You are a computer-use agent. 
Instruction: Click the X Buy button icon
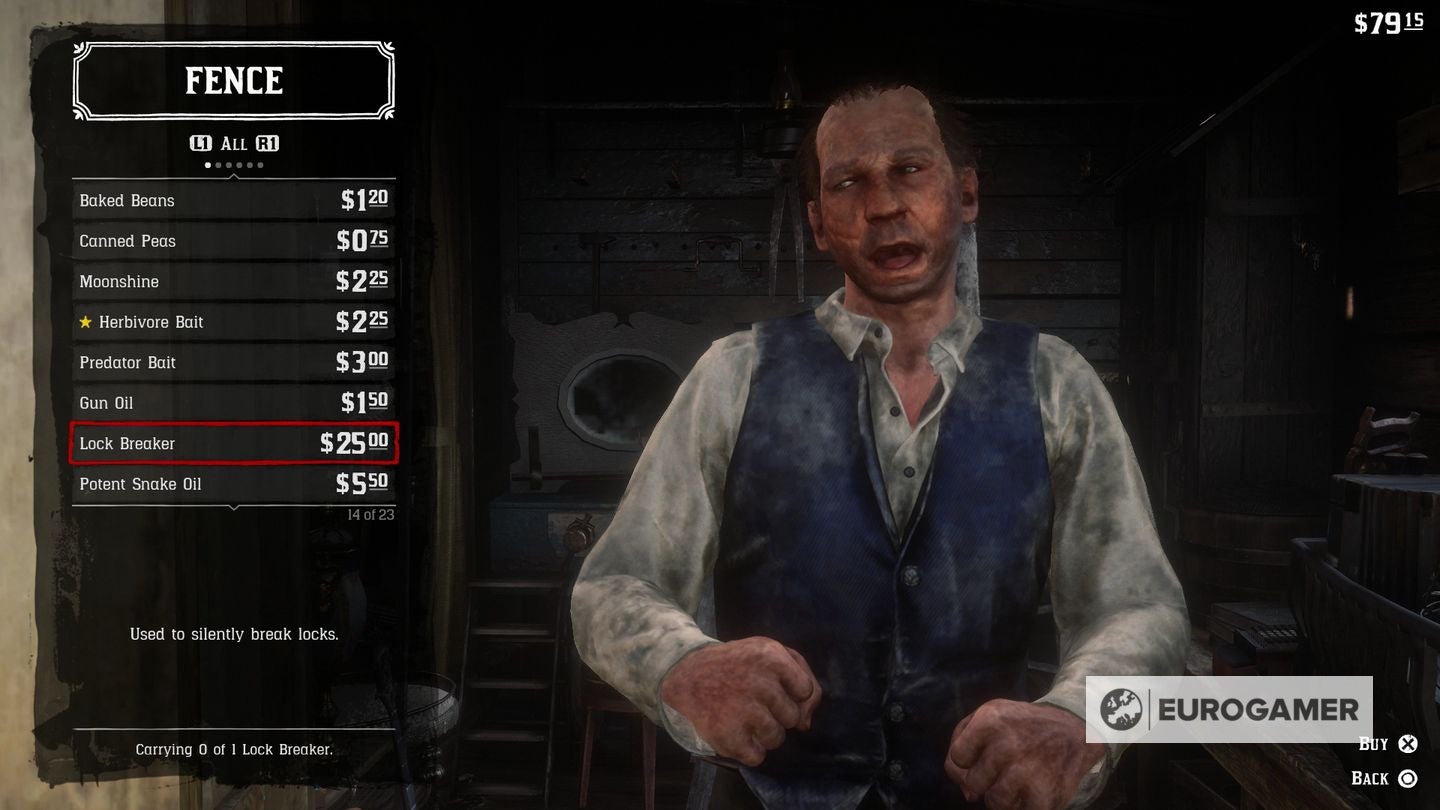point(1406,744)
